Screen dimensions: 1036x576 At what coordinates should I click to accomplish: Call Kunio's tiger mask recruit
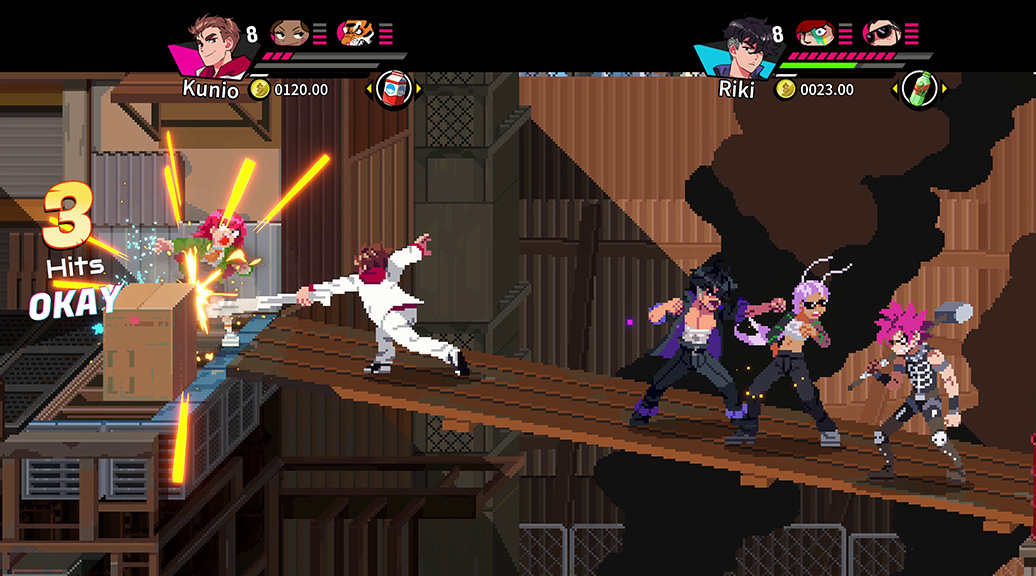click(354, 34)
